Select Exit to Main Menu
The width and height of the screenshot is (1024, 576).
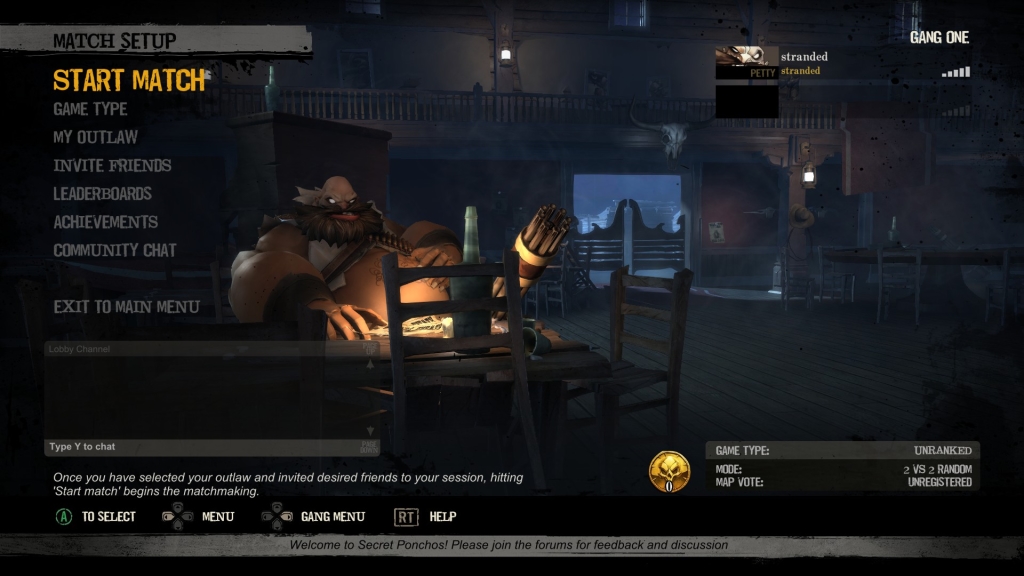click(x=126, y=307)
